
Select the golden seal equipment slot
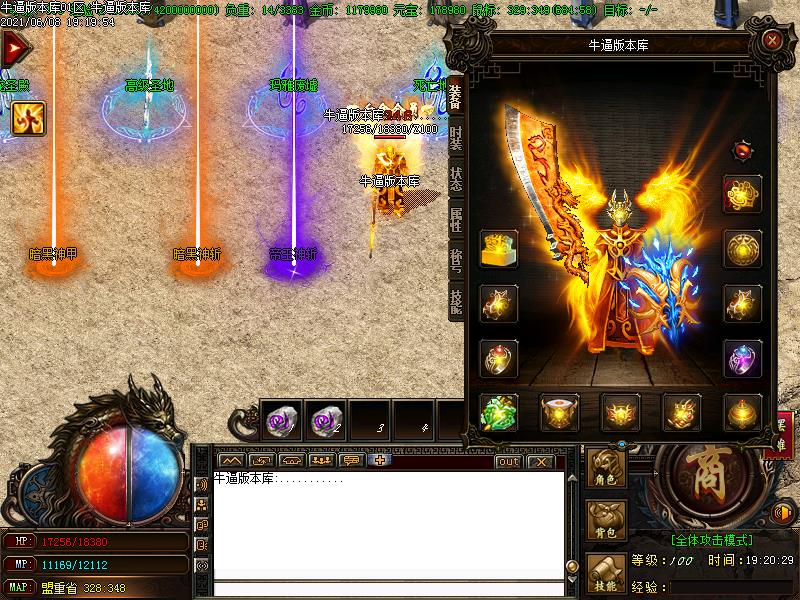(499, 249)
